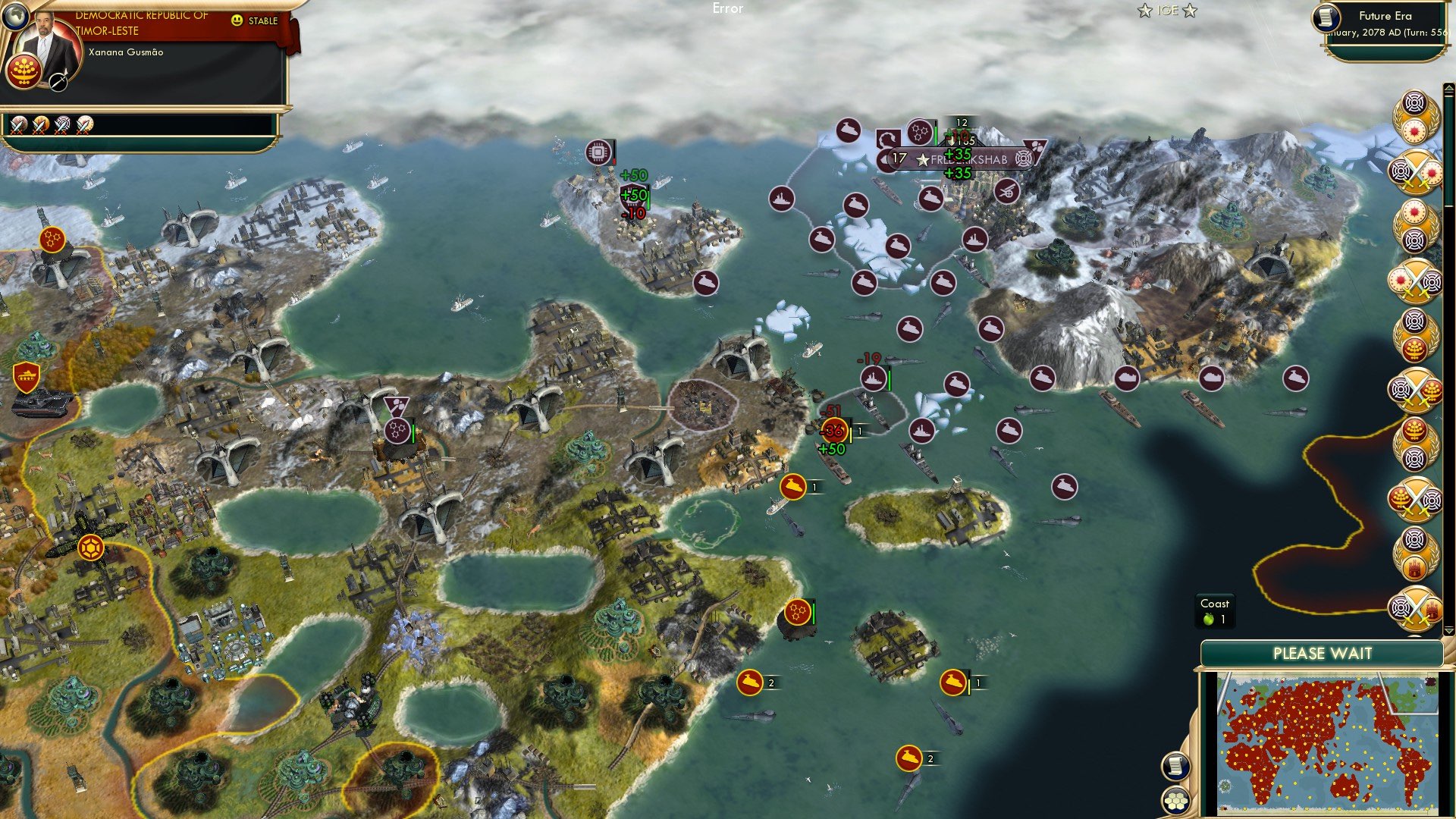Toggle strategic view with the hexagon icon
This screenshot has width=1456, height=819.
click(x=1175, y=800)
